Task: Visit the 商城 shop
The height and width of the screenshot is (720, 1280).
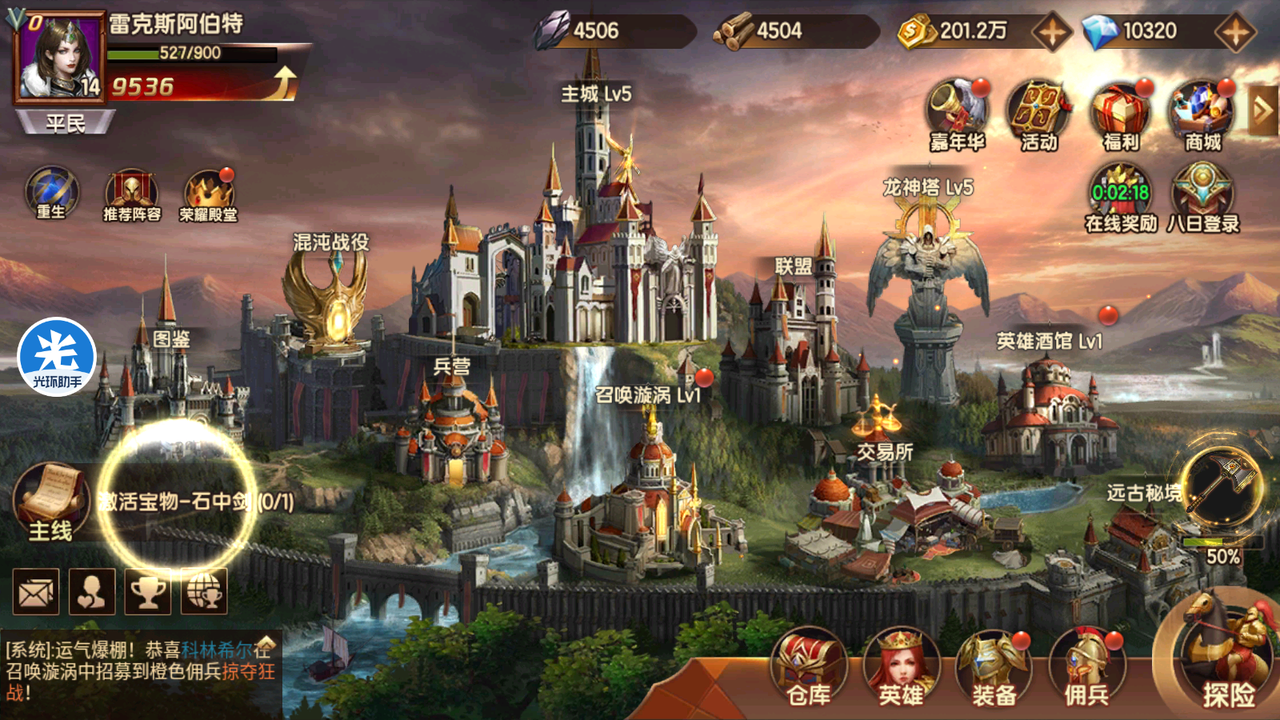Action: pyautogui.click(x=1202, y=112)
